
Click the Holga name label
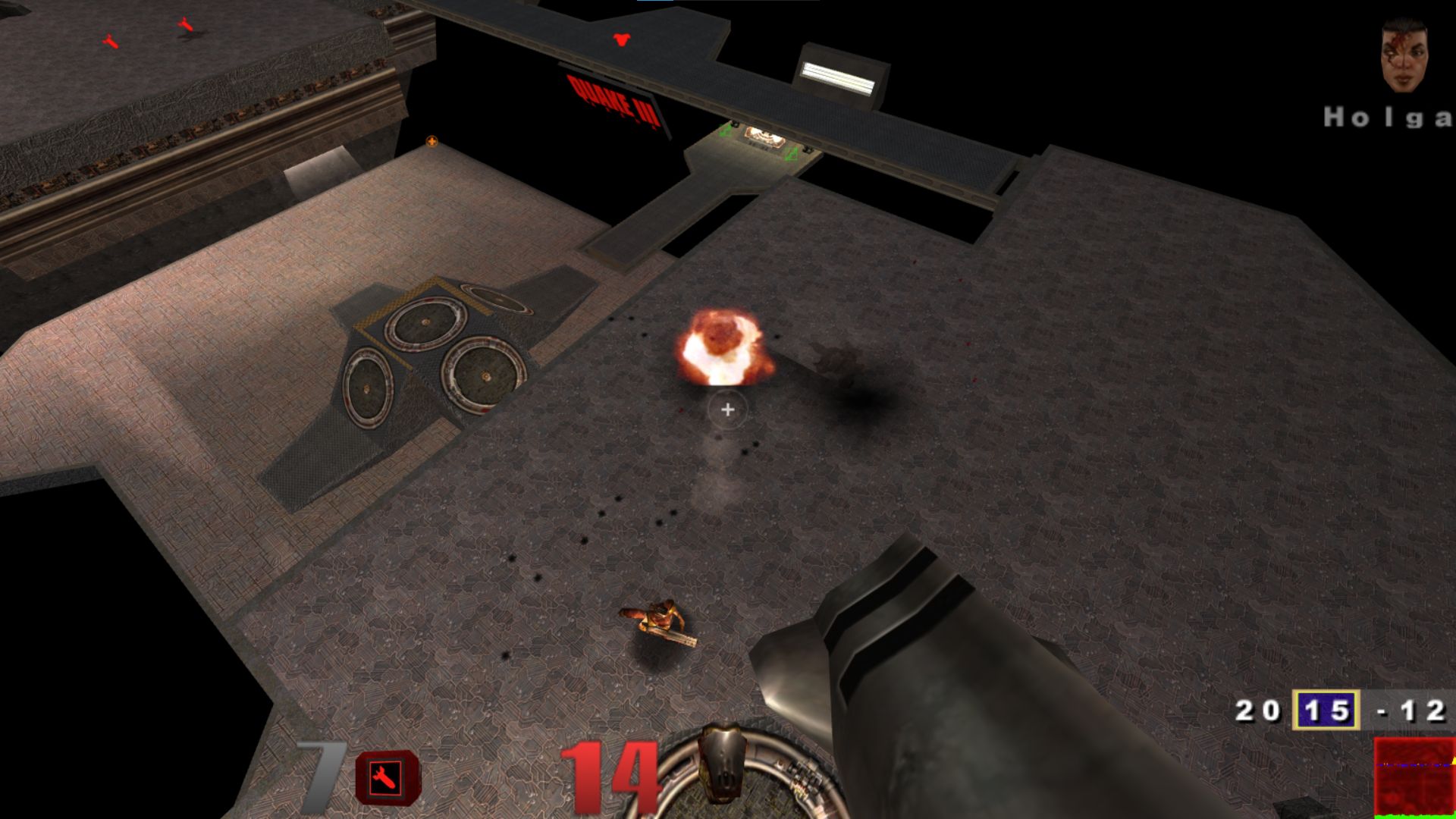[x=1394, y=118]
